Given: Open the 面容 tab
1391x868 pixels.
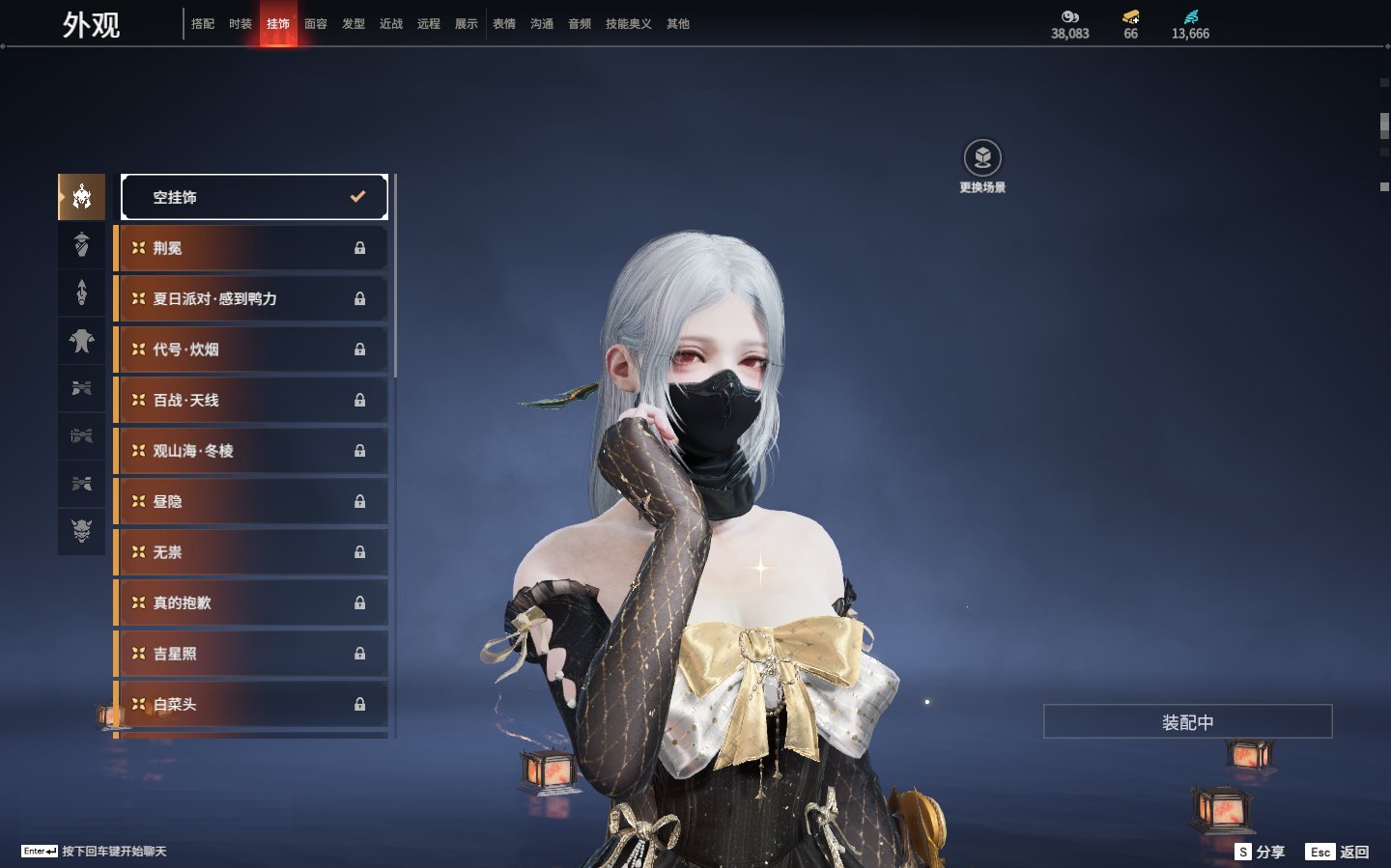Looking at the screenshot, I should click(x=316, y=24).
